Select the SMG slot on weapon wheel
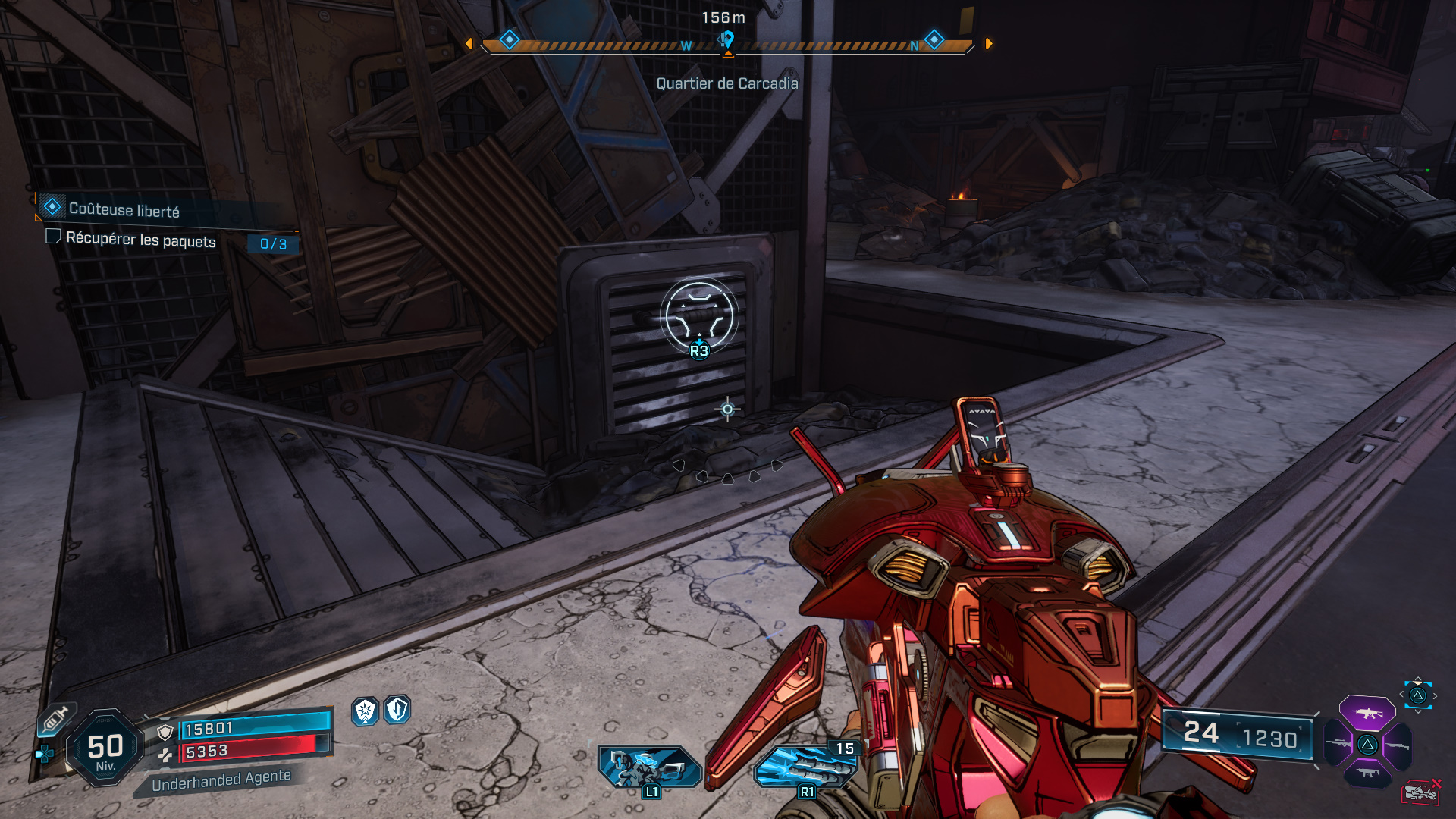This screenshot has width=1456, height=819. (x=1368, y=772)
